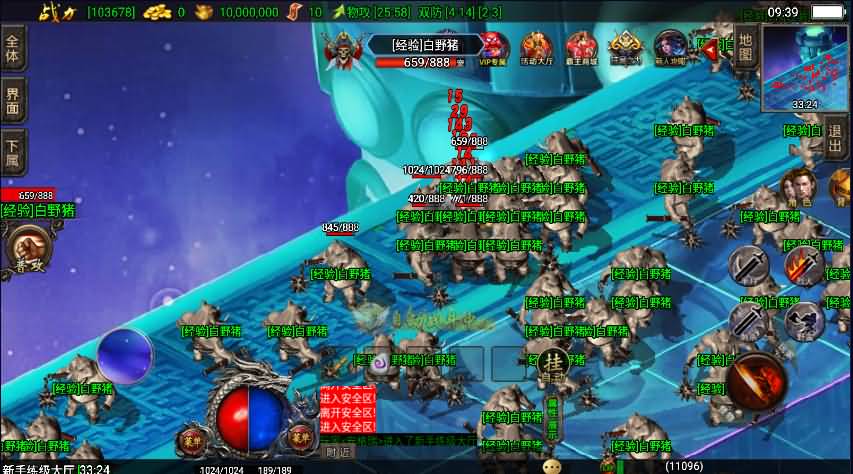Open the 活动大厅 activity hall
The width and height of the screenshot is (853, 474).
click(x=537, y=48)
